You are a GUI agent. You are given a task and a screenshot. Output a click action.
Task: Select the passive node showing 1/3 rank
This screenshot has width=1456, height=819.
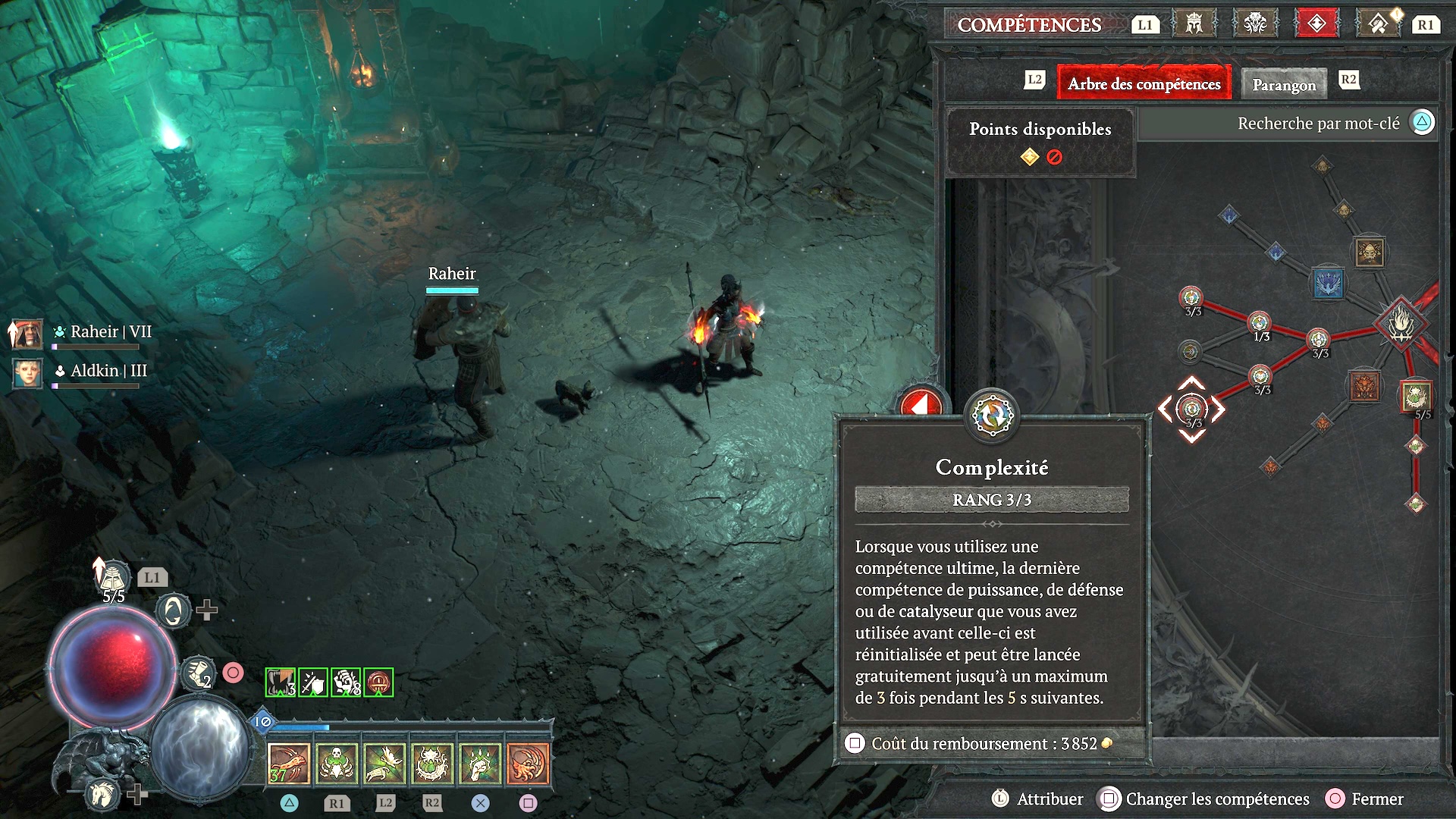(1260, 324)
